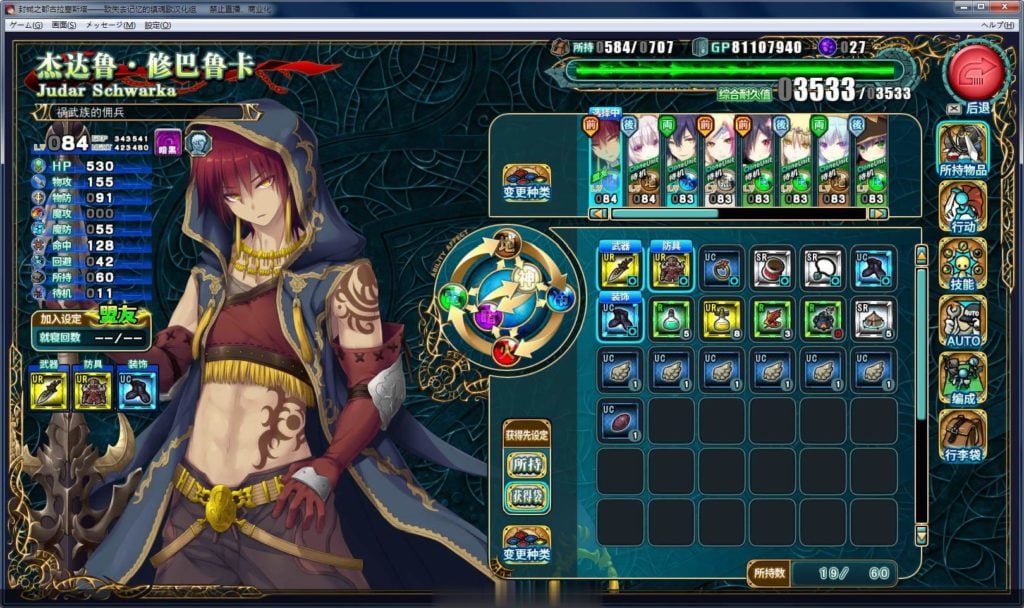Choose the 所持 acquisition destination button
Viewport: 1024px width, 608px height.
click(x=527, y=465)
